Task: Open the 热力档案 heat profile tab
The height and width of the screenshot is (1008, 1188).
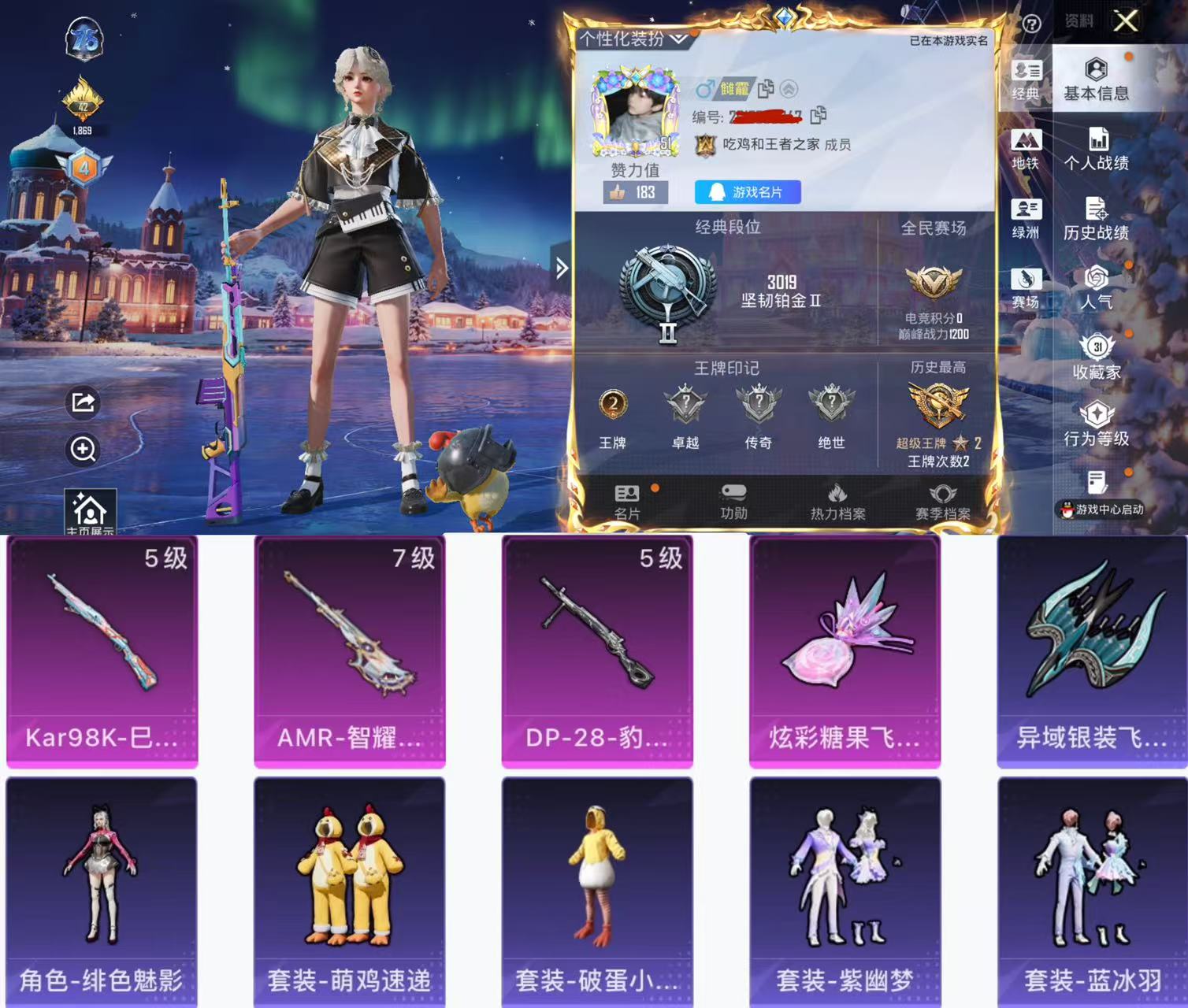Action: 837,502
